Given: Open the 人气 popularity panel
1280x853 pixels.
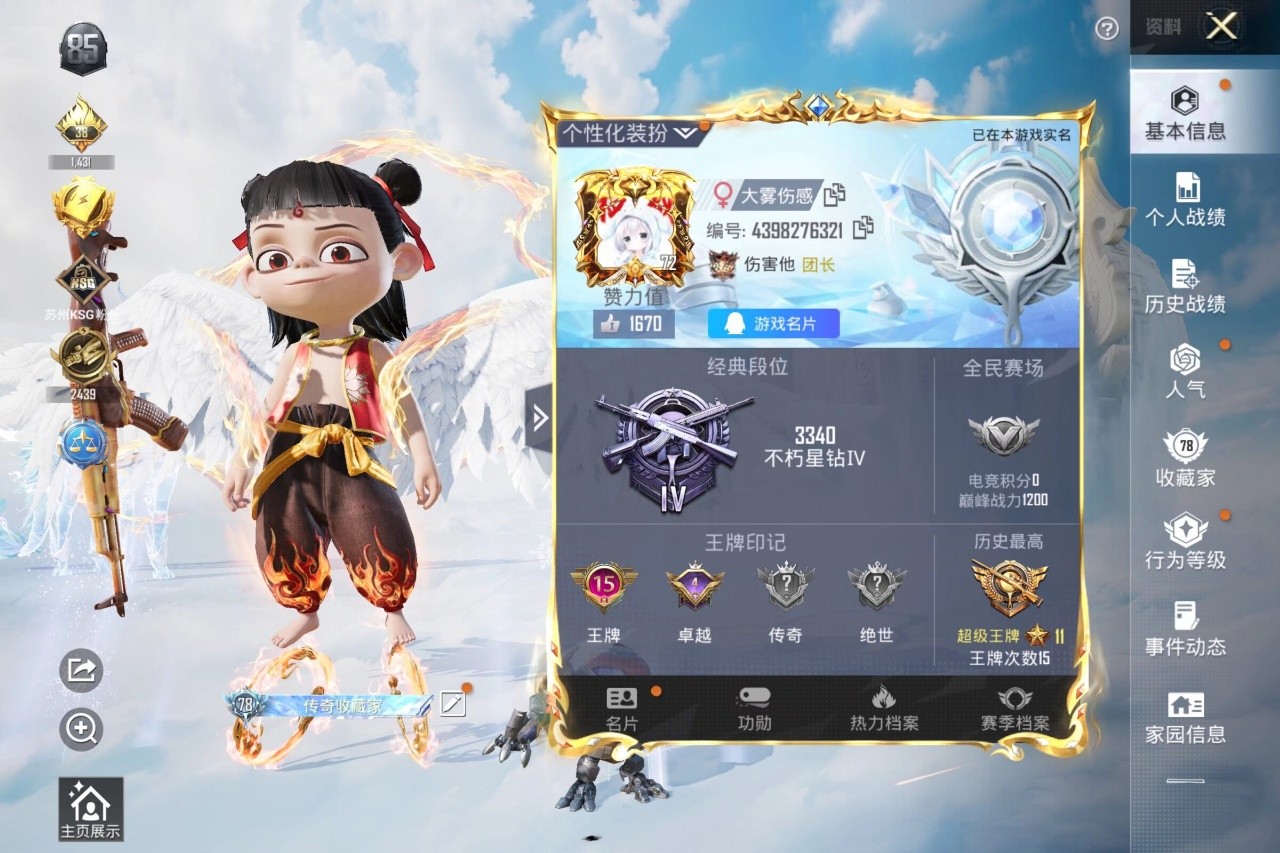Looking at the screenshot, I should 1185,370.
